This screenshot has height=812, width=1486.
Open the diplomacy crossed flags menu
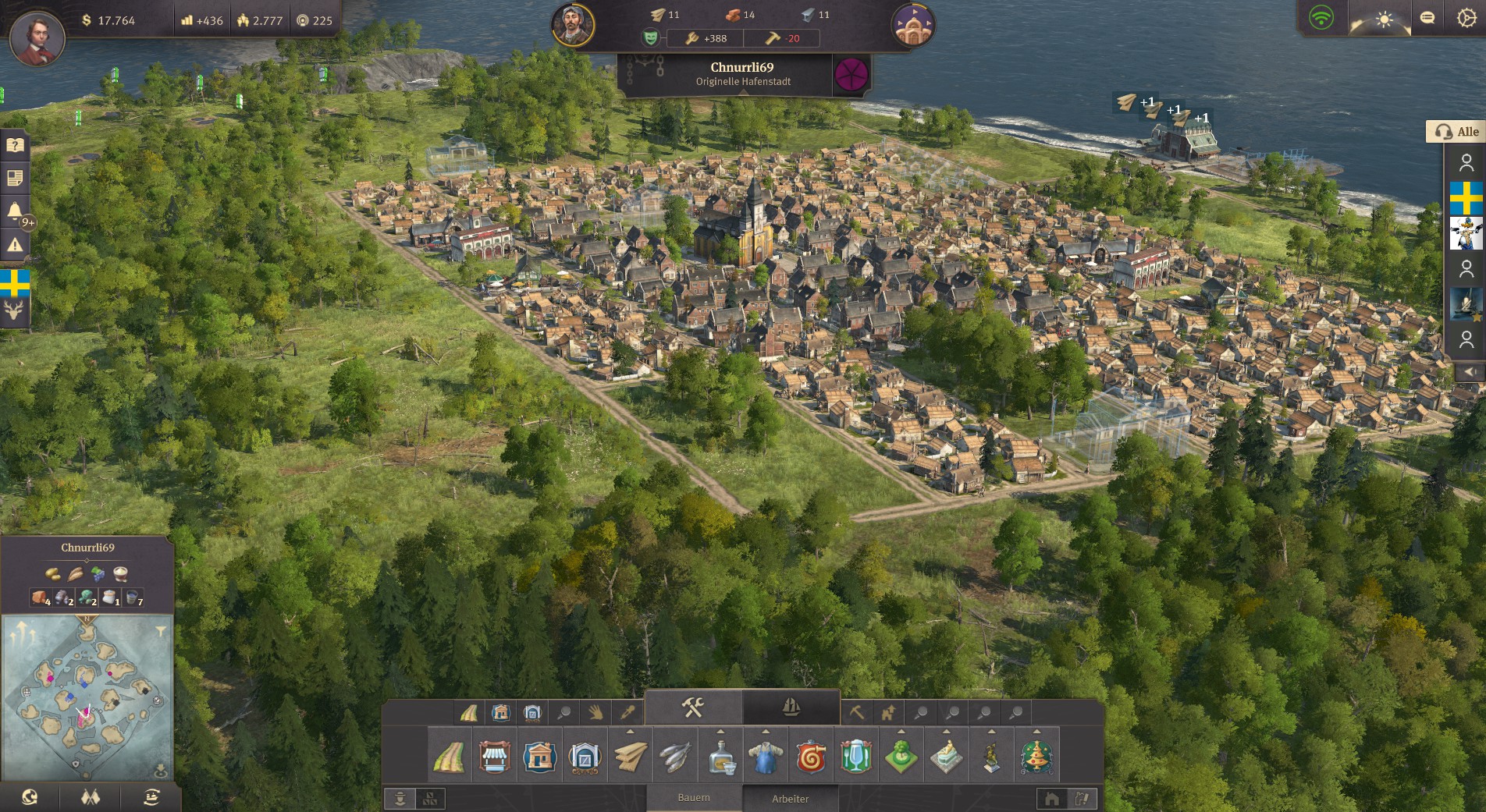point(91,797)
